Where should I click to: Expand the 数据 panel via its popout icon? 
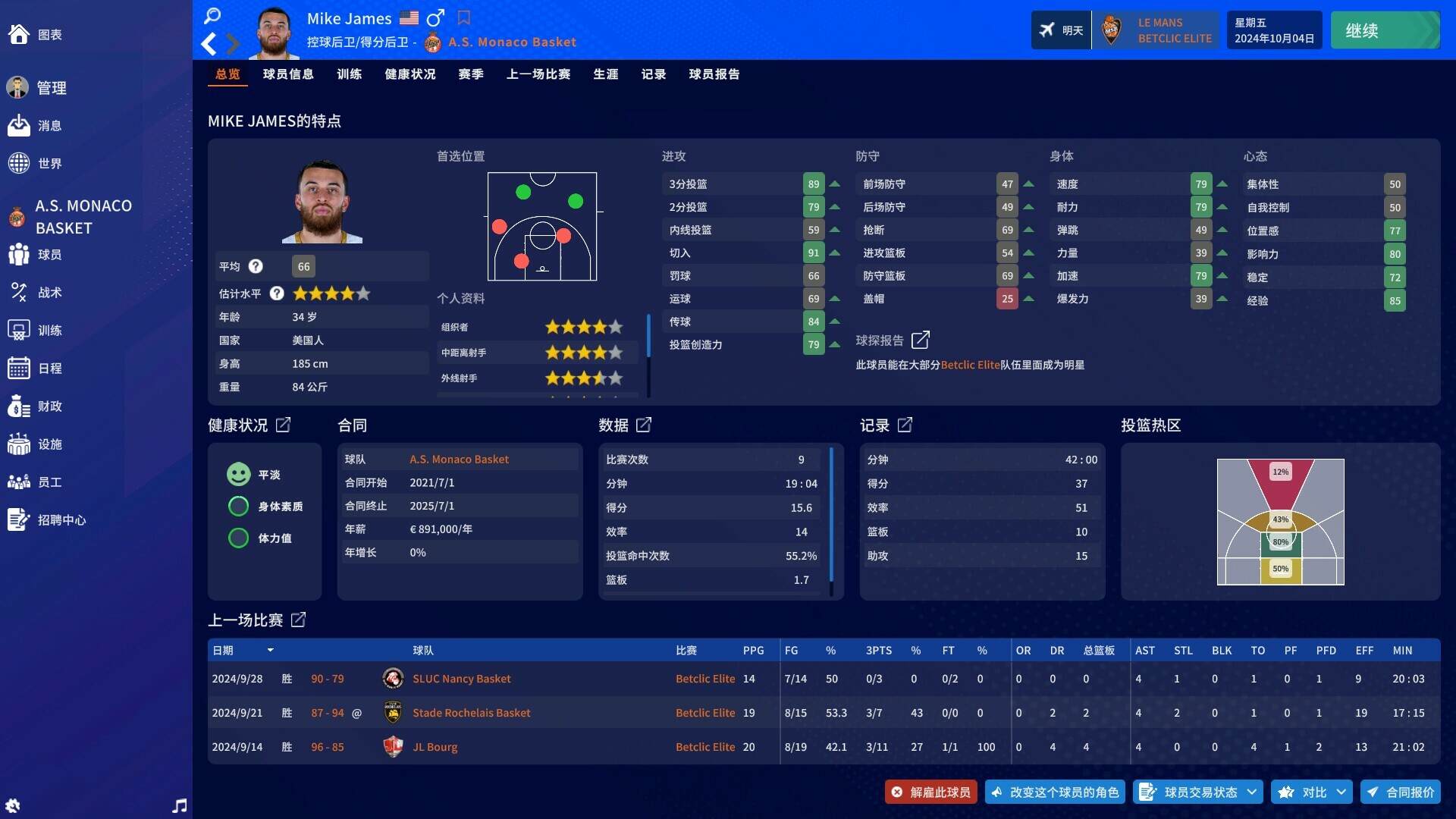pos(645,425)
